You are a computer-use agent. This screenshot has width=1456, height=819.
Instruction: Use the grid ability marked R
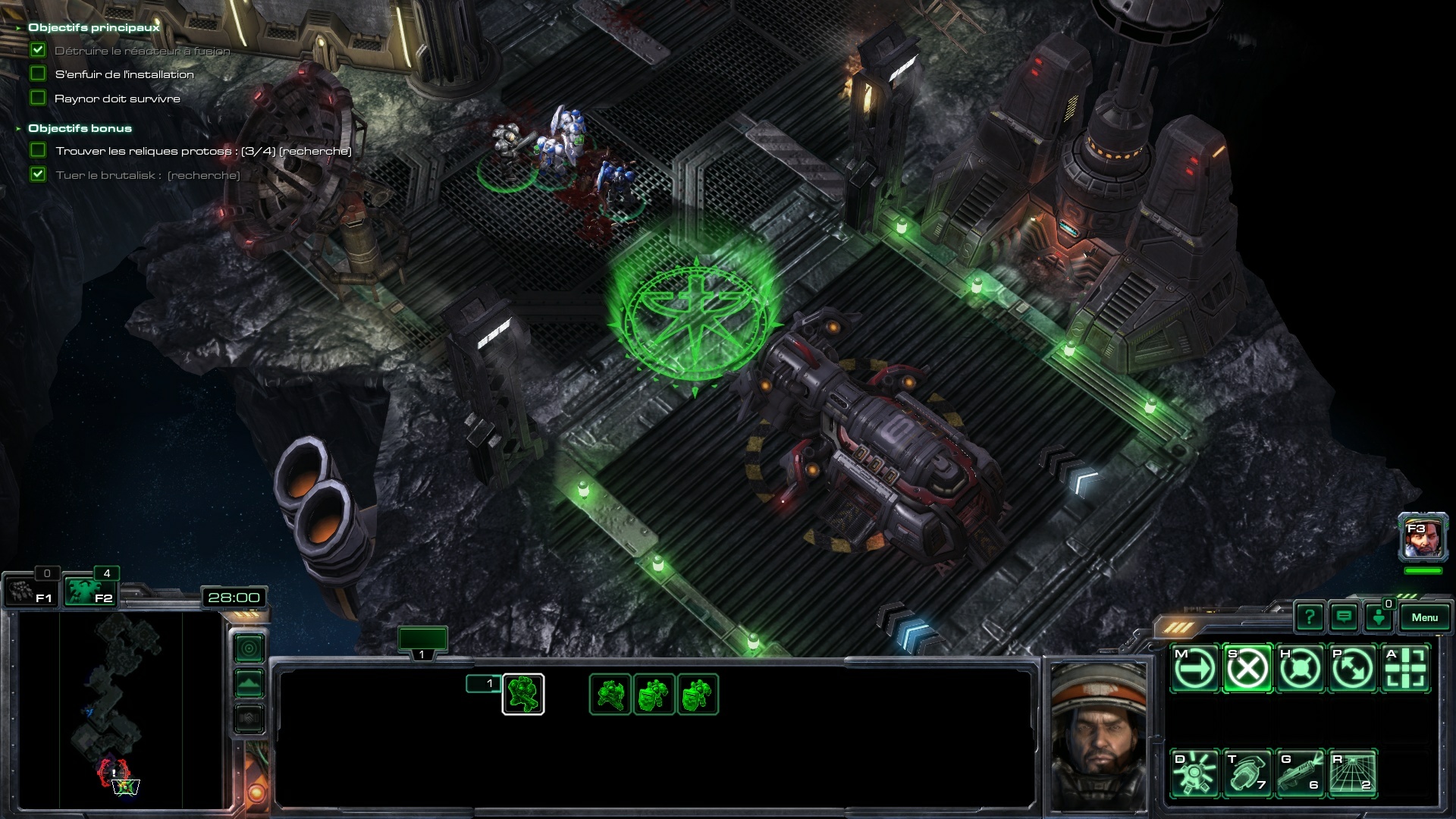(x=1353, y=773)
